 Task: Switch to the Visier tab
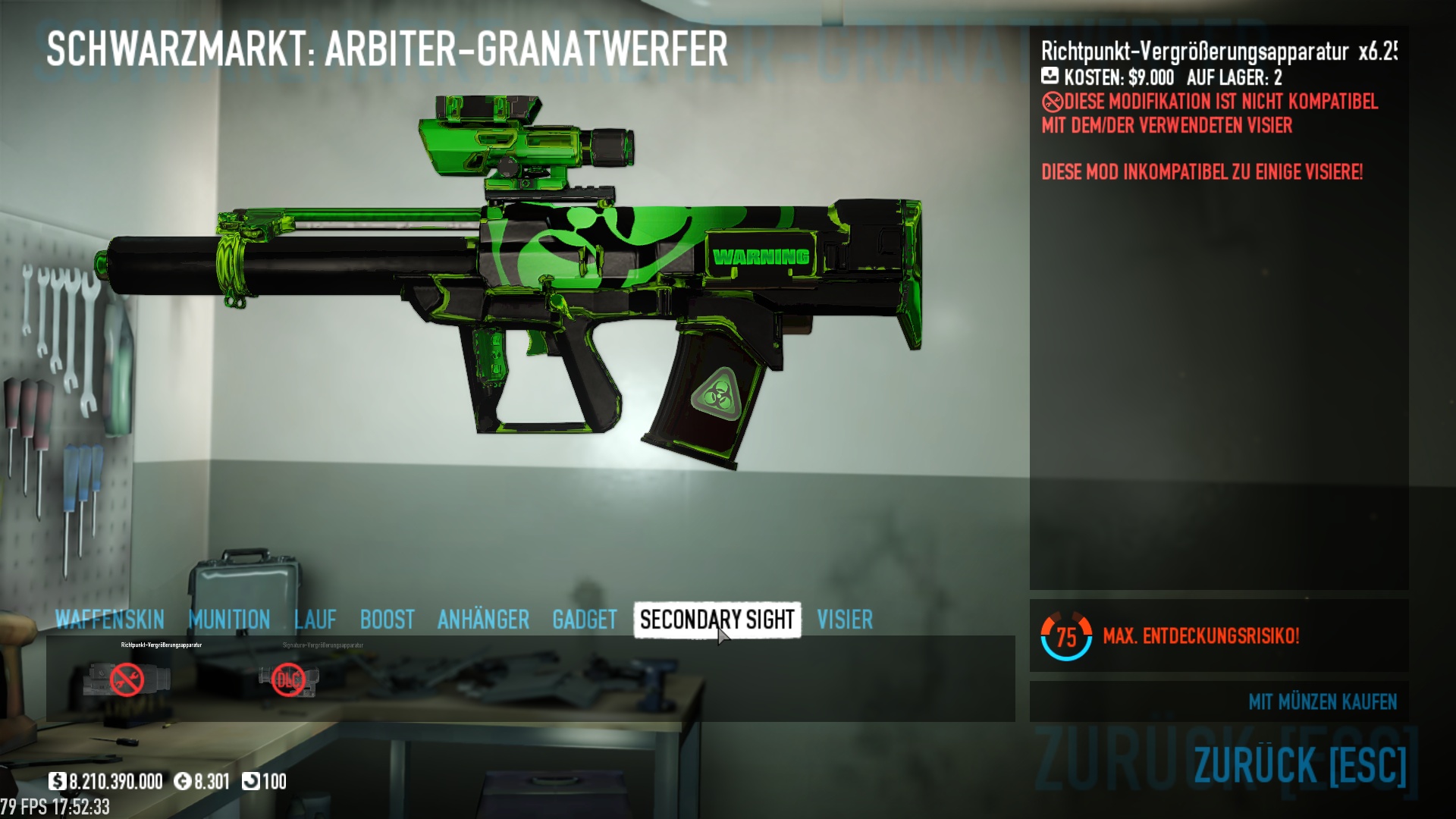[844, 620]
